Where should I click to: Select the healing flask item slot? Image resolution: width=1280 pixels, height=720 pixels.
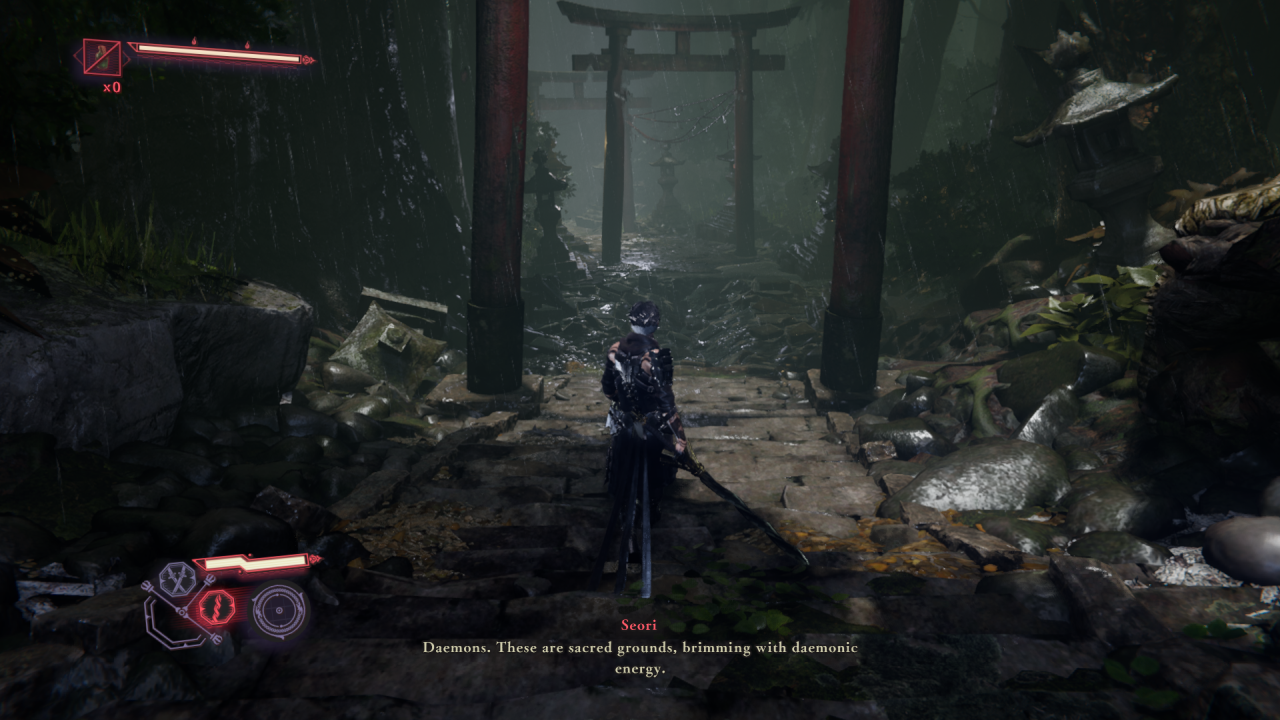point(101,58)
